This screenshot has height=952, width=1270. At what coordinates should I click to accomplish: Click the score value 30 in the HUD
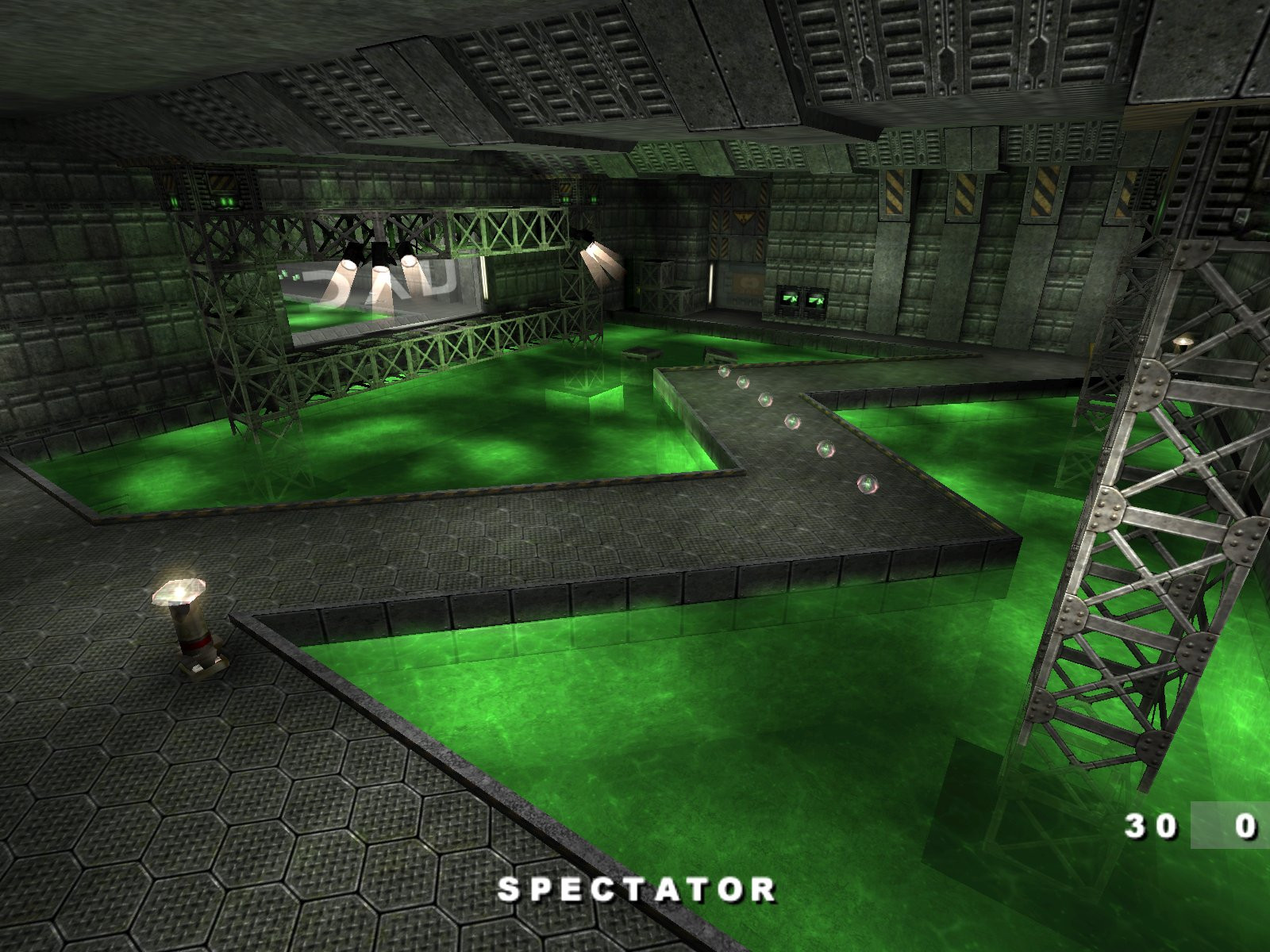click(x=1150, y=827)
